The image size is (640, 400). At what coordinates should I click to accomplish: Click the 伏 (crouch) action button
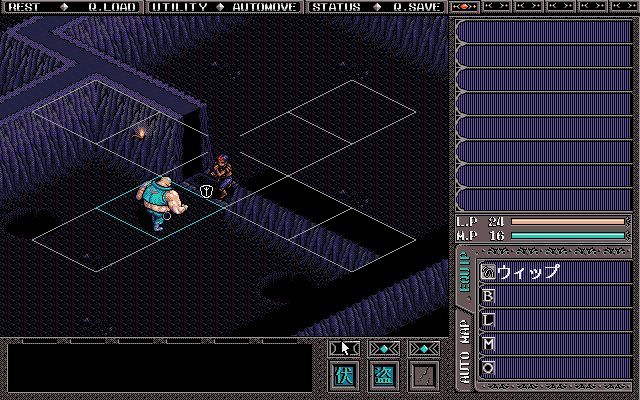[344, 377]
